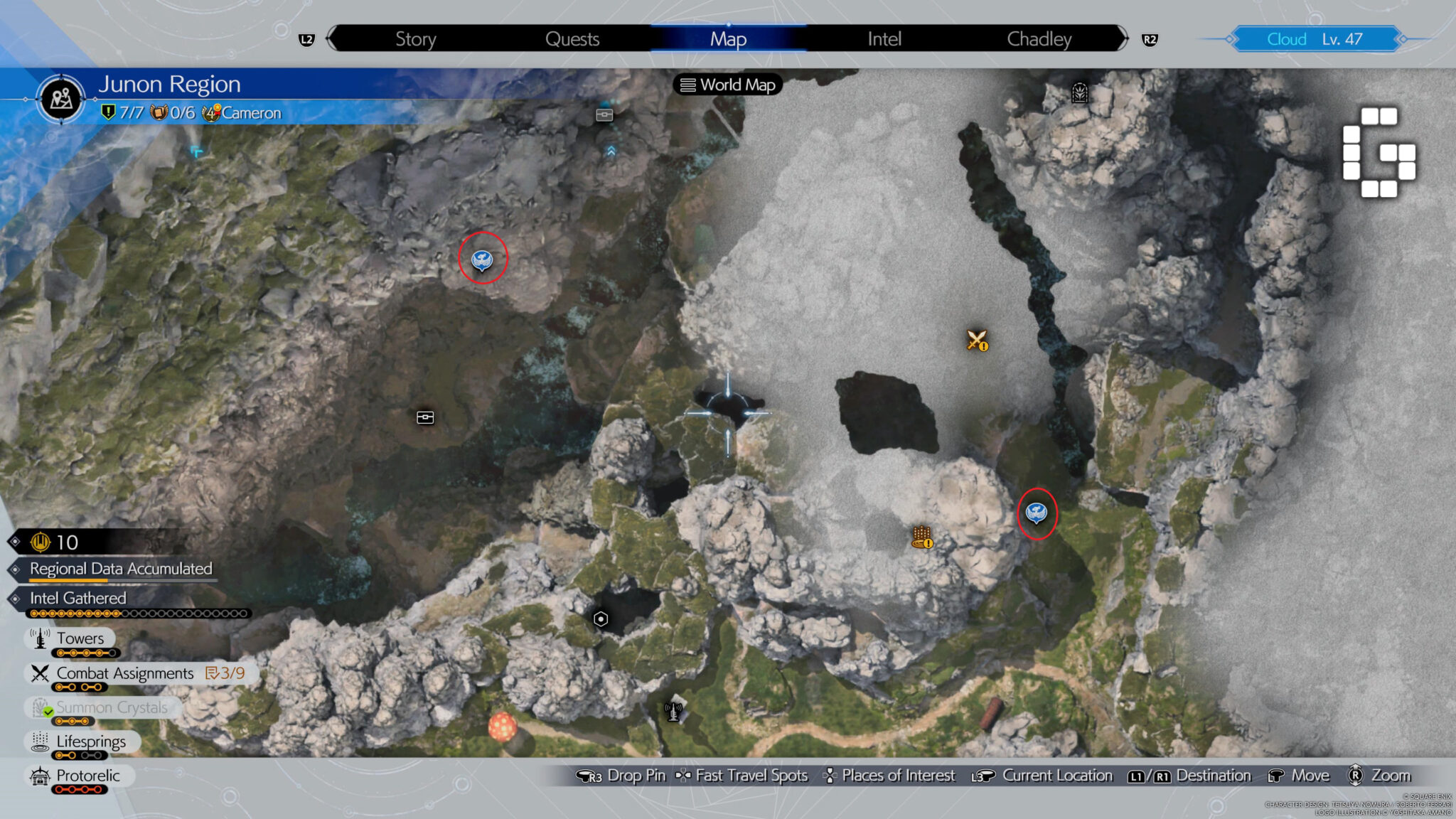Click the Regional Data Accumulated progress bar
The width and height of the screenshot is (1456, 819).
point(121,569)
